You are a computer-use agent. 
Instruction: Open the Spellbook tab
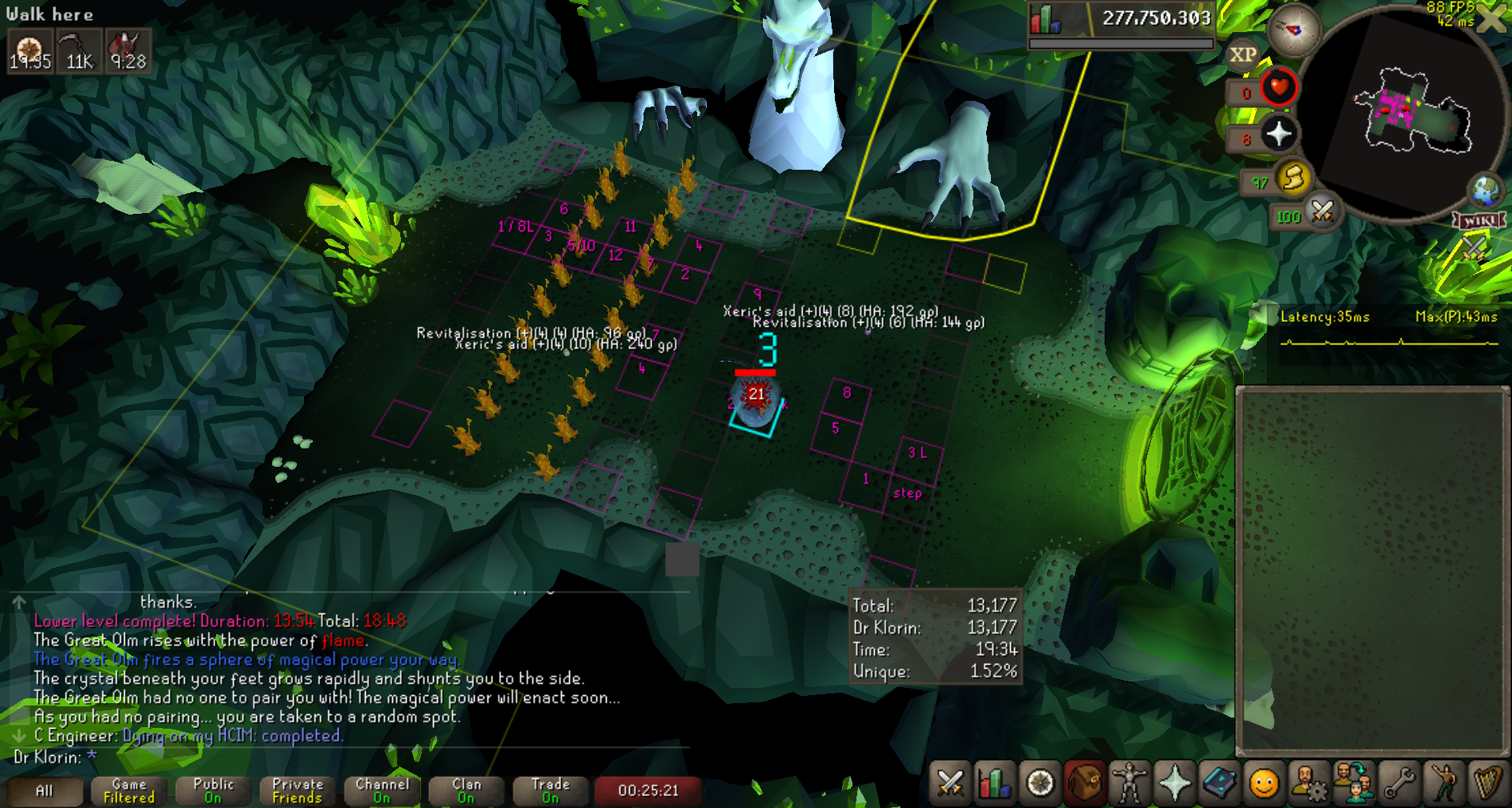pos(1219,782)
